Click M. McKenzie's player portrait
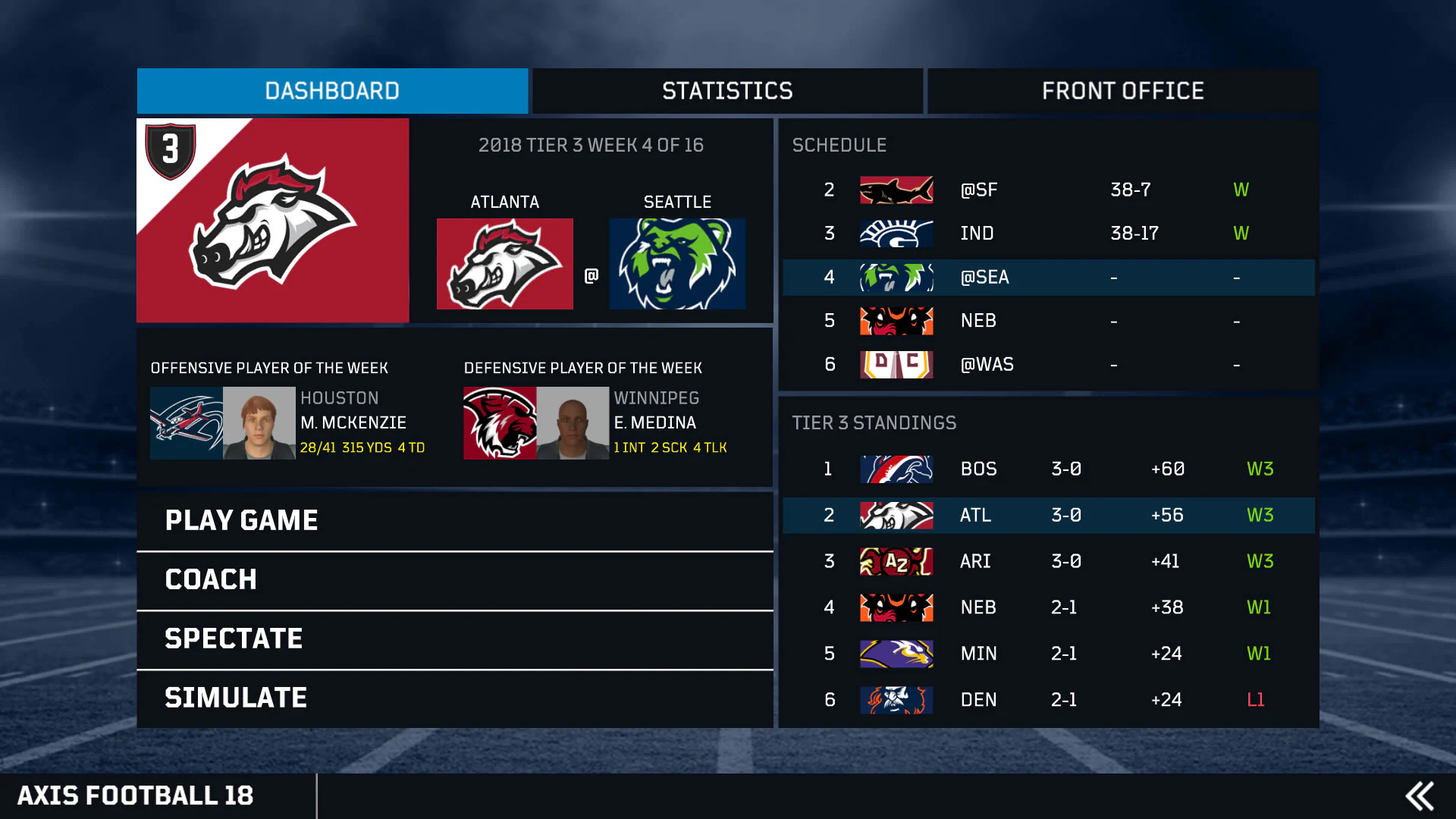Screen dimensions: 1456x819 tap(258, 423)
